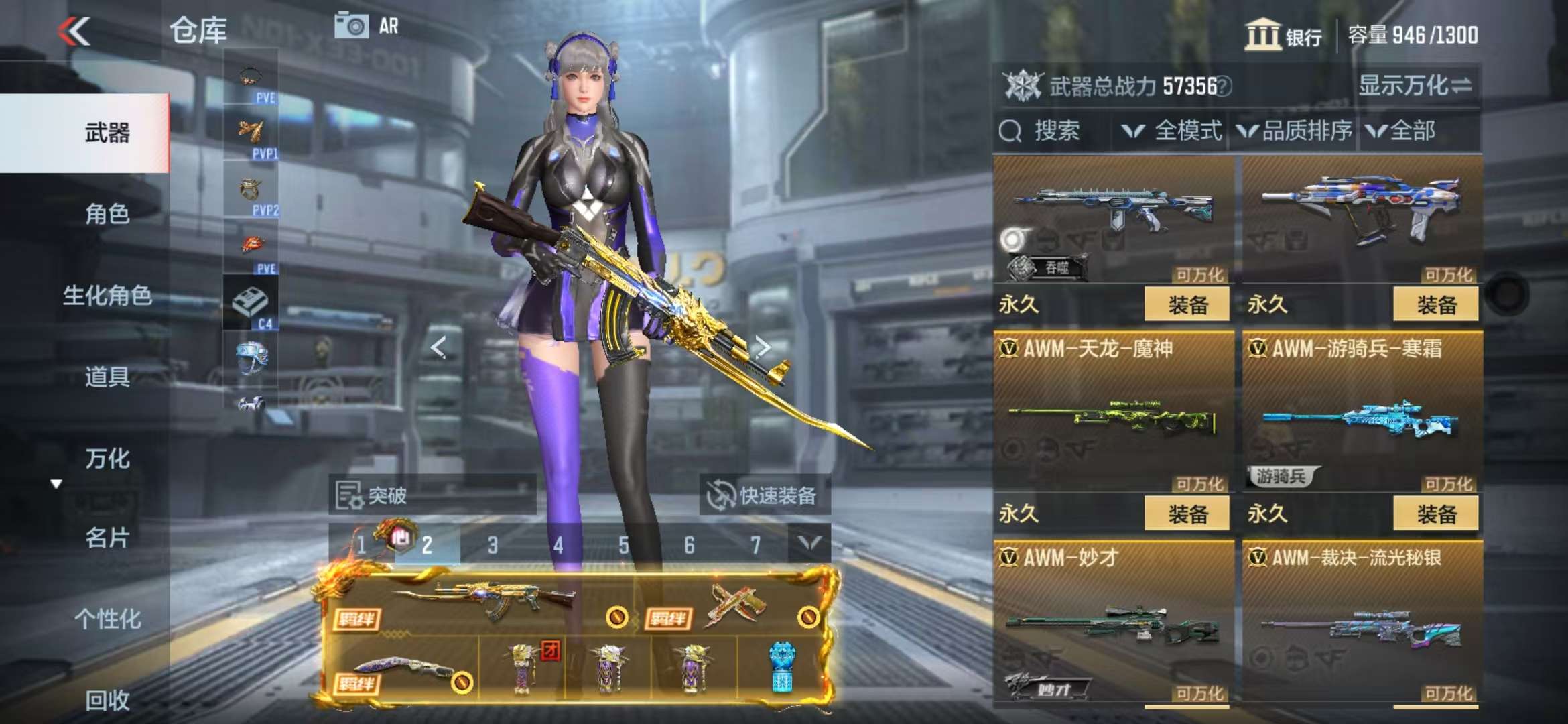Switch to the 生化角色 tab

pyautogui.click(x=107, y=296)
